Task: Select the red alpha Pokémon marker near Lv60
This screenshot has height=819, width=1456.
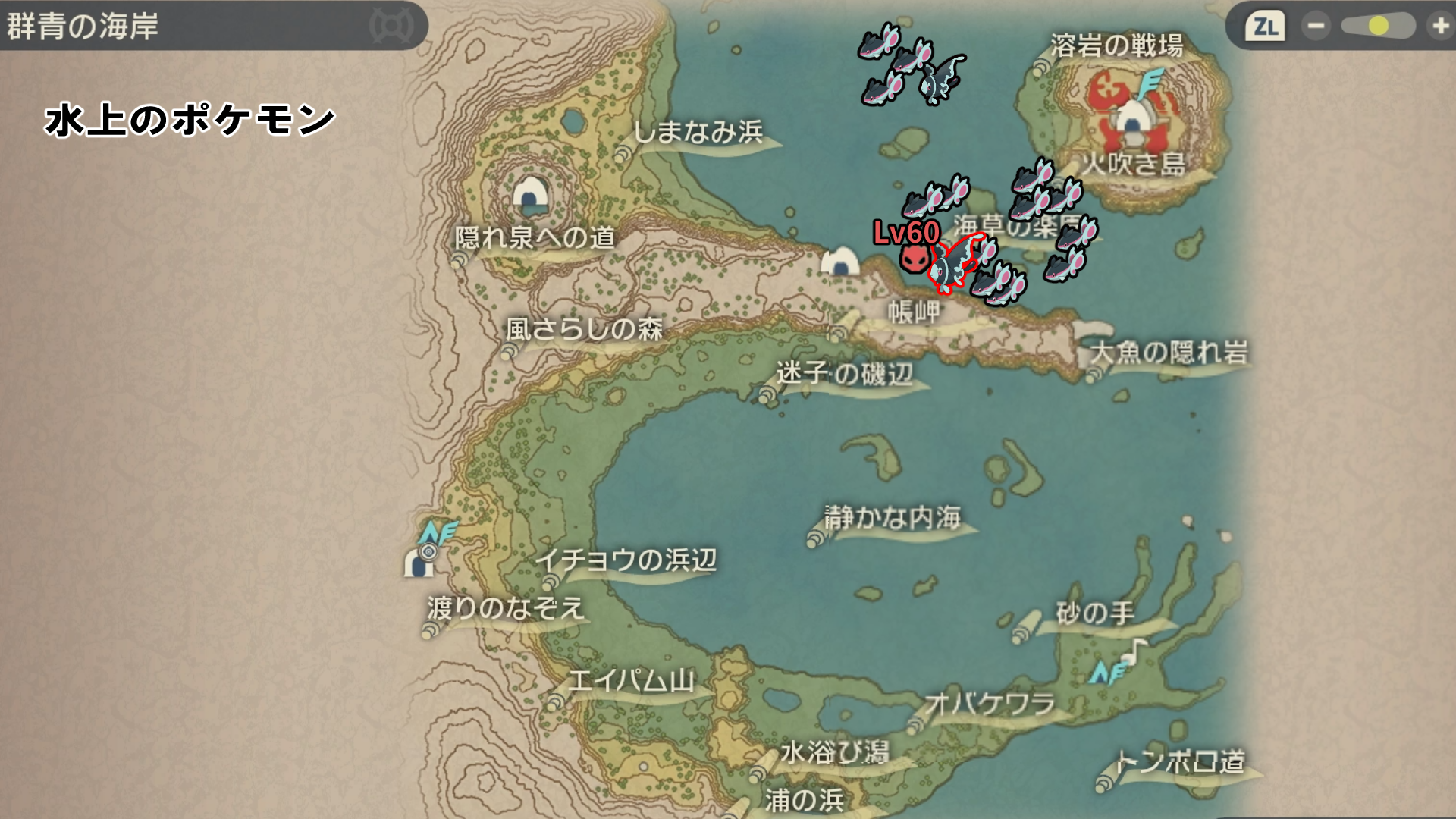Action: 914,259
